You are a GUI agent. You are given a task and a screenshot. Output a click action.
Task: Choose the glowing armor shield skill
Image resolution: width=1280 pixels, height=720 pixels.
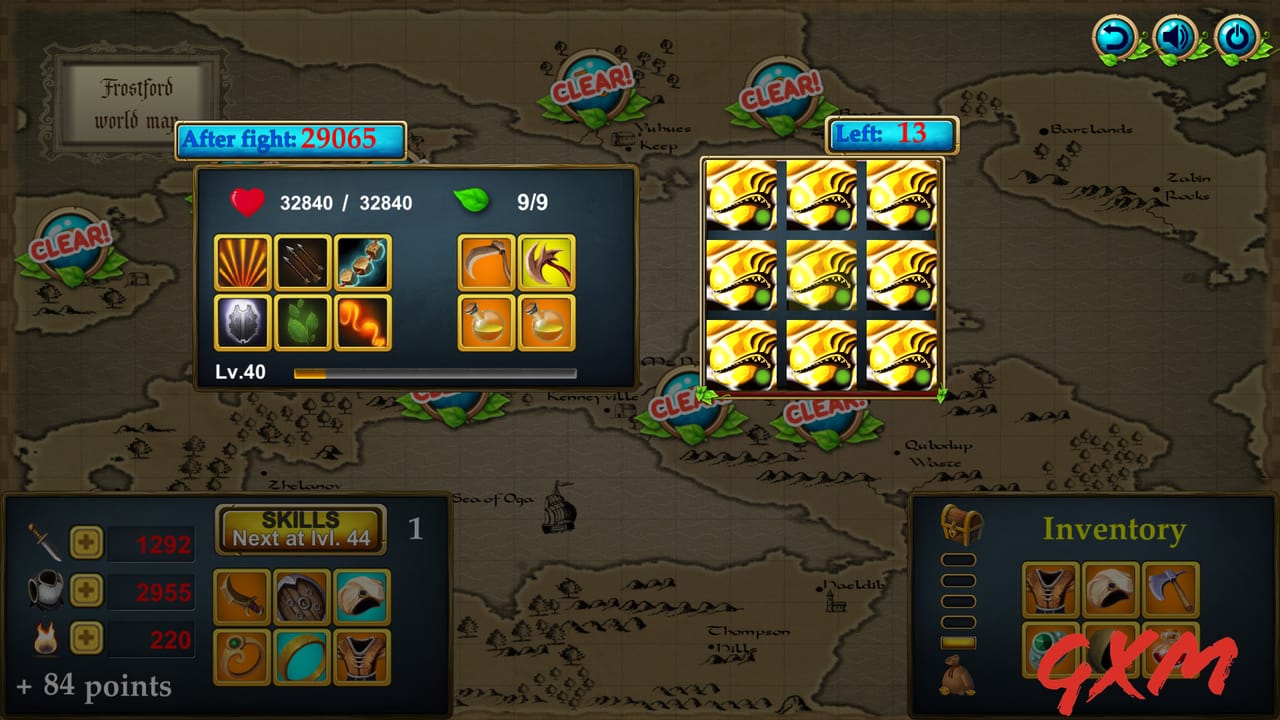point(243,323)
